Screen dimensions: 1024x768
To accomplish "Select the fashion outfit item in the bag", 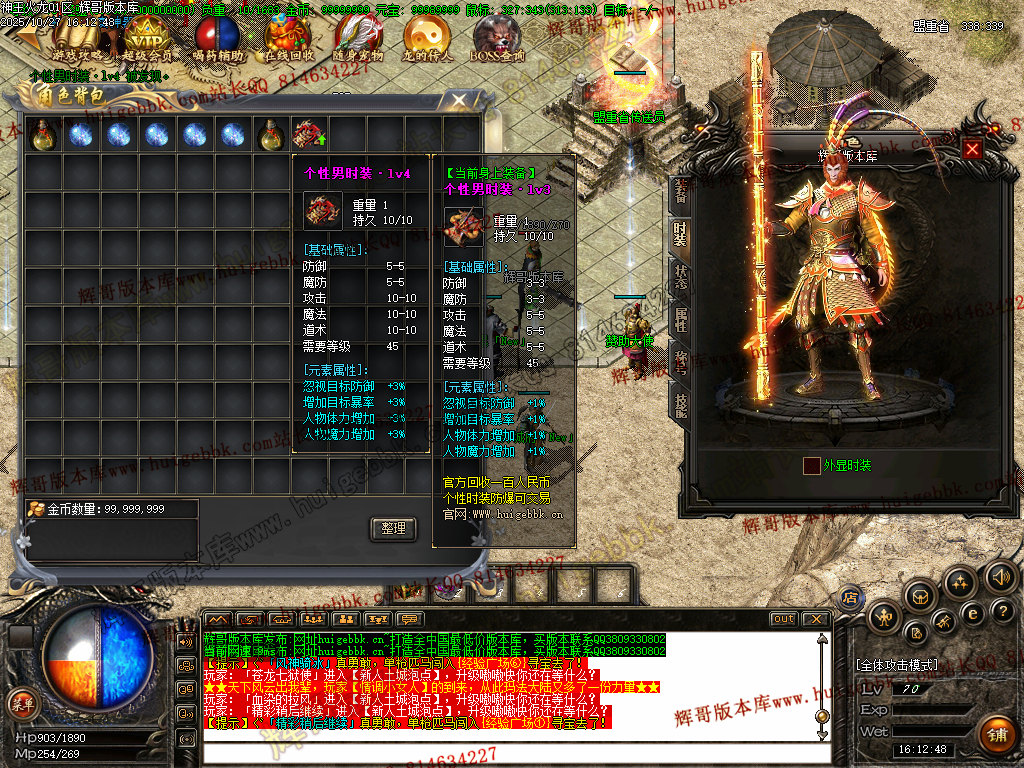I will [308, 134].
